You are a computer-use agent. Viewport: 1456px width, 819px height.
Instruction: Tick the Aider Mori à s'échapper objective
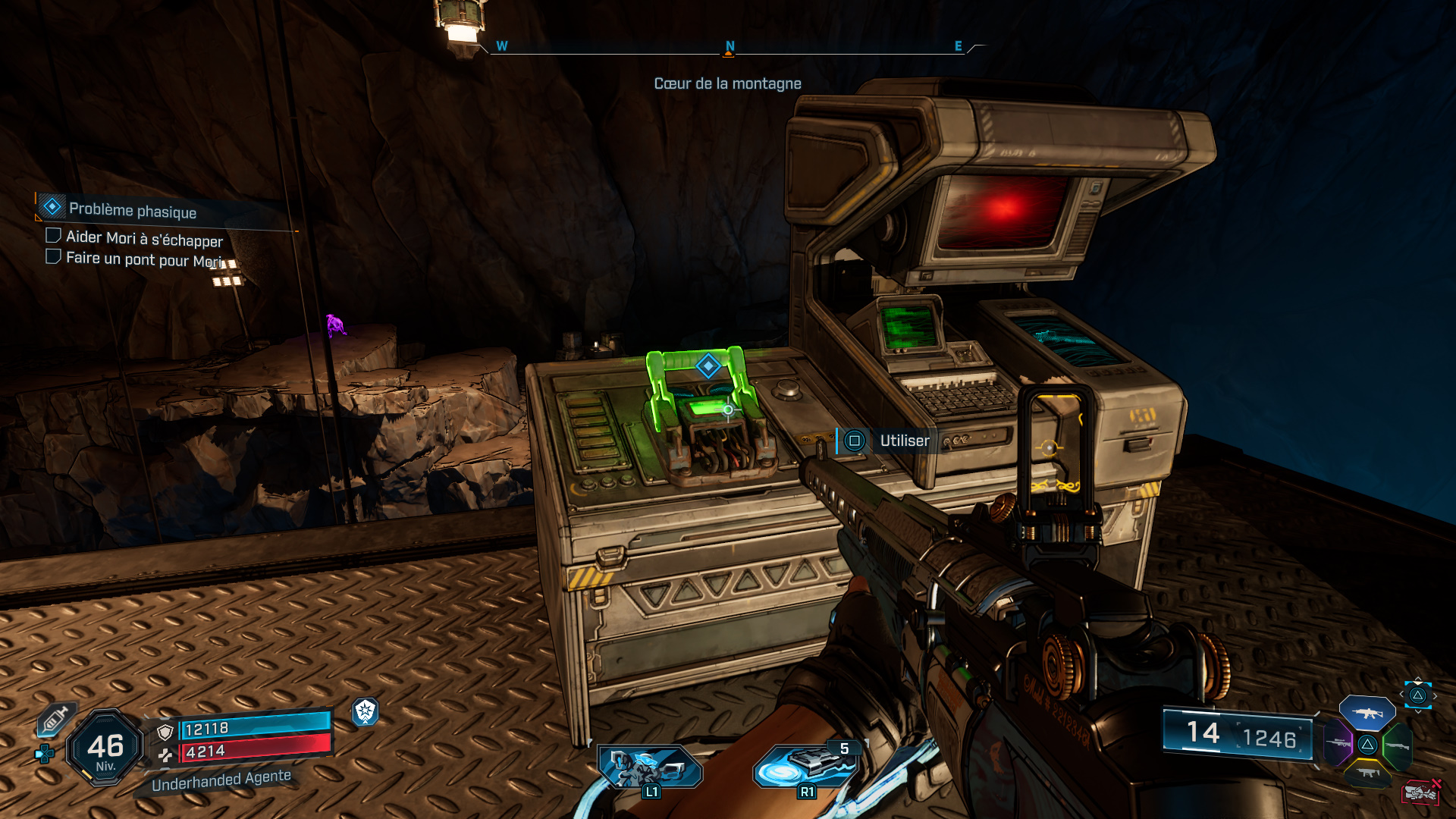53,236
